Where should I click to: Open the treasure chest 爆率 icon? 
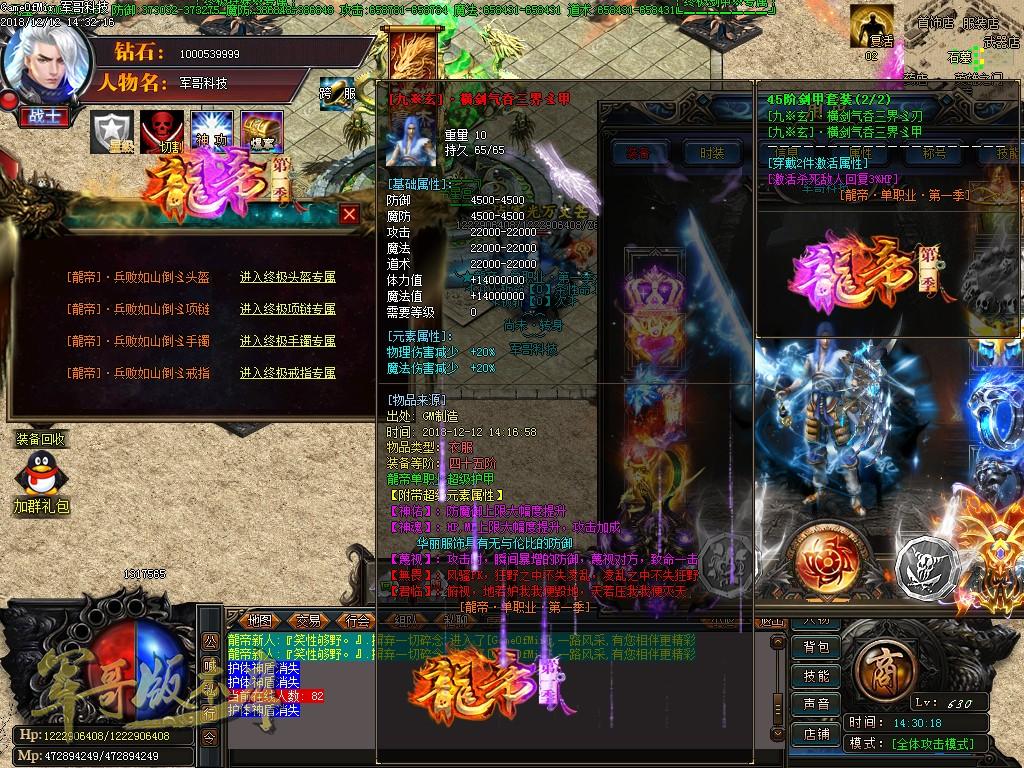click(x=262, y=131)
